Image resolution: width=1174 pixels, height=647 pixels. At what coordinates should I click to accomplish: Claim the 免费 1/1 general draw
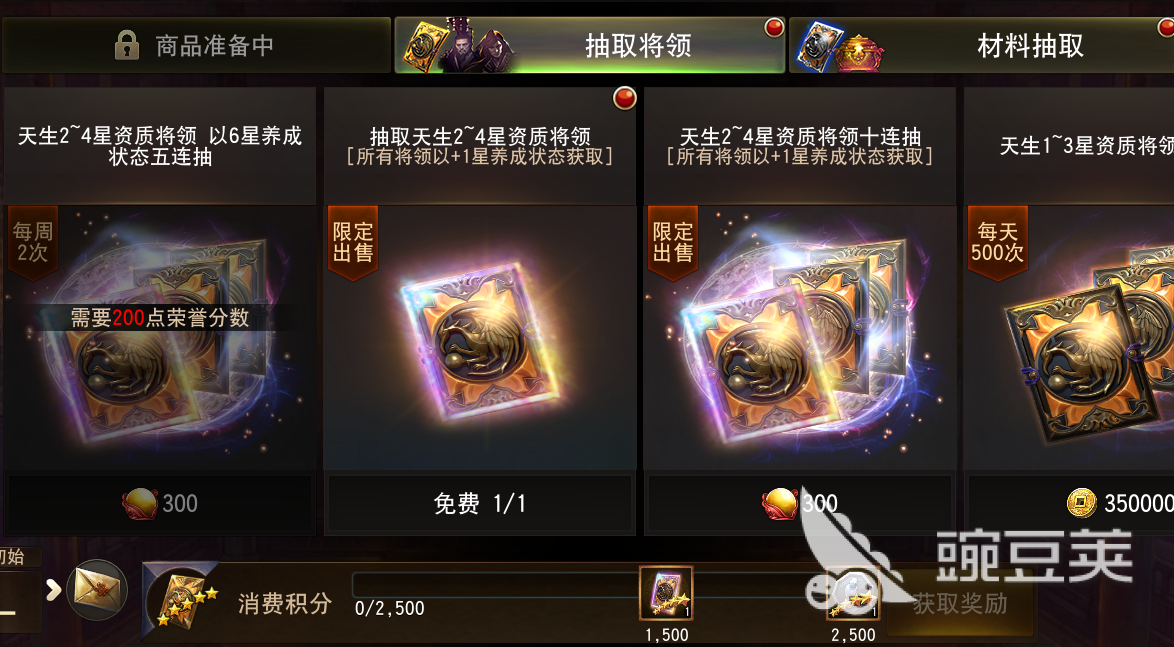coord(480,503)
